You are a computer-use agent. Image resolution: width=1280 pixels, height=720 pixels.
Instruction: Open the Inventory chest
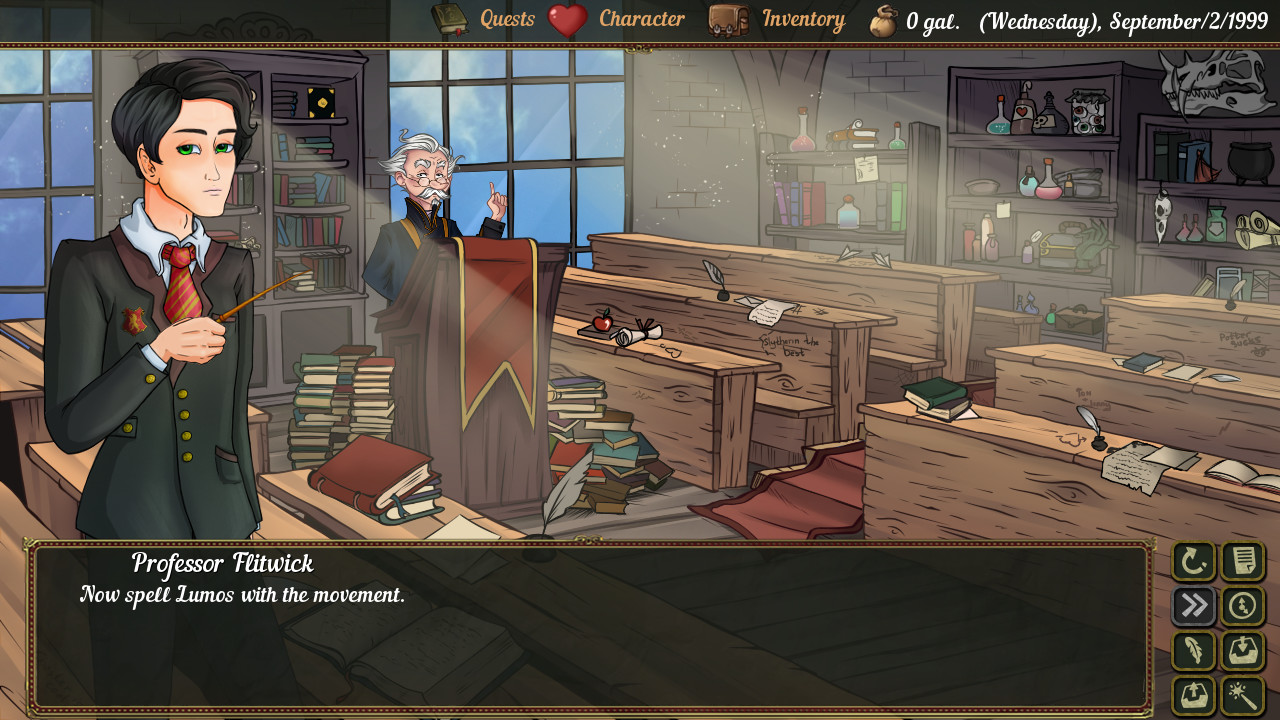pyautogui.click(x=803, y=19)
